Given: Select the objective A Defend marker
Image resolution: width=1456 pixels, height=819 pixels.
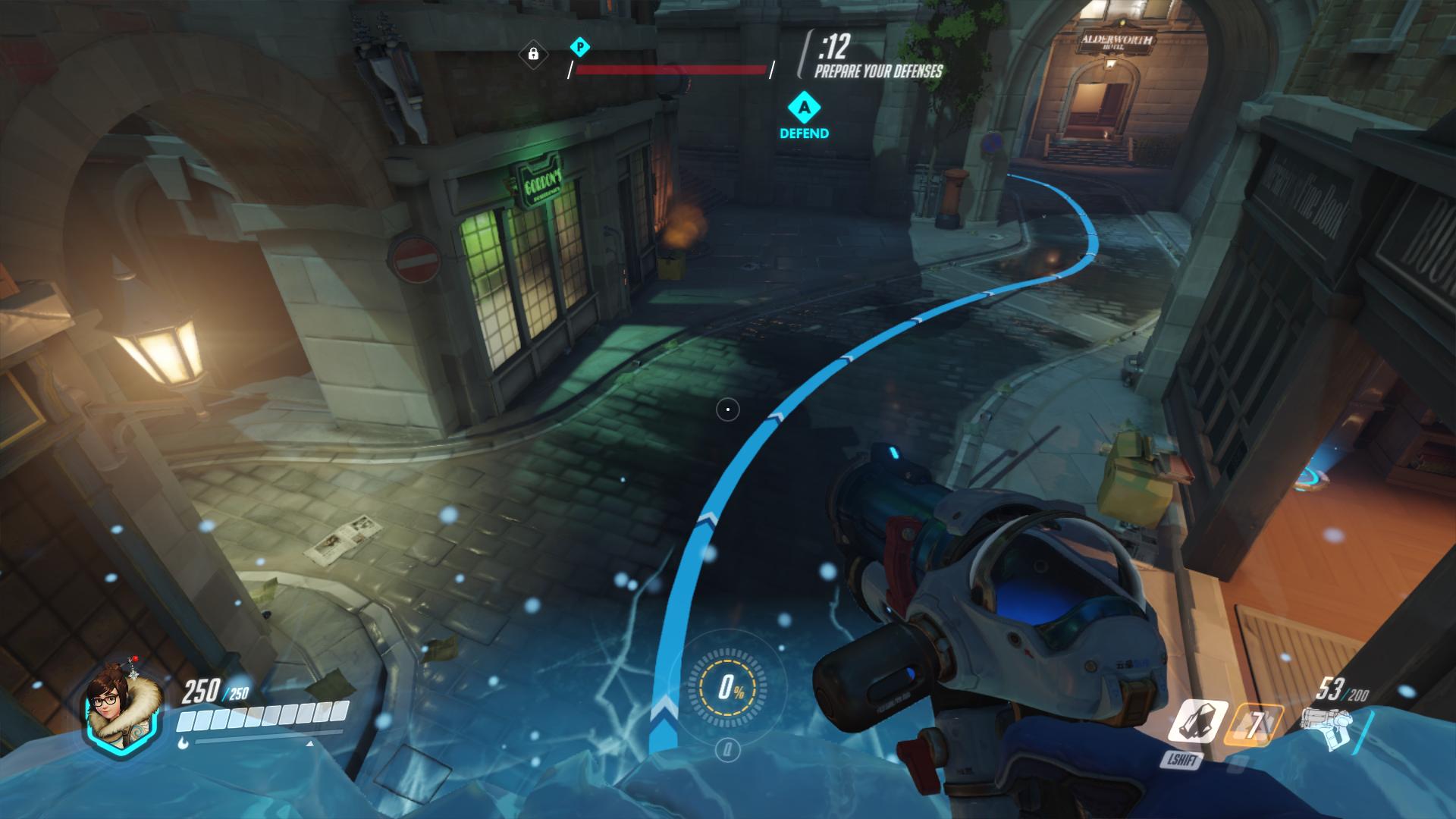Looking at the screenshot, I should click(x=804, y=108).
